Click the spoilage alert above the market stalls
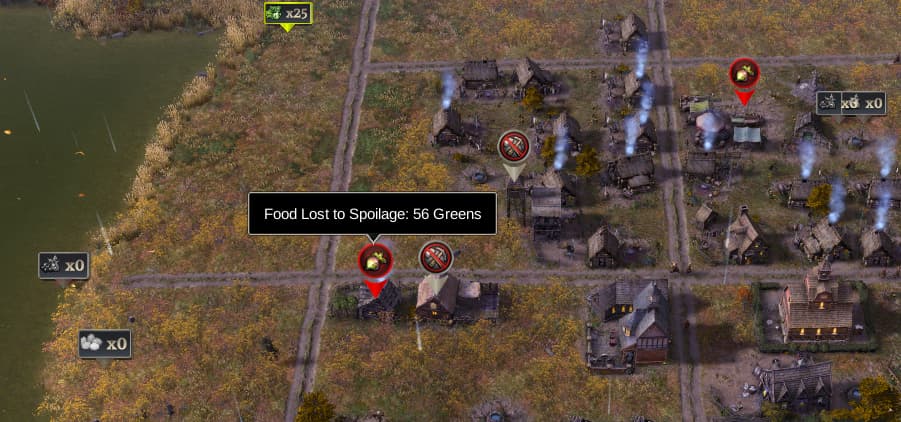This screenshot has height=422, width=901. coord(743,74)
